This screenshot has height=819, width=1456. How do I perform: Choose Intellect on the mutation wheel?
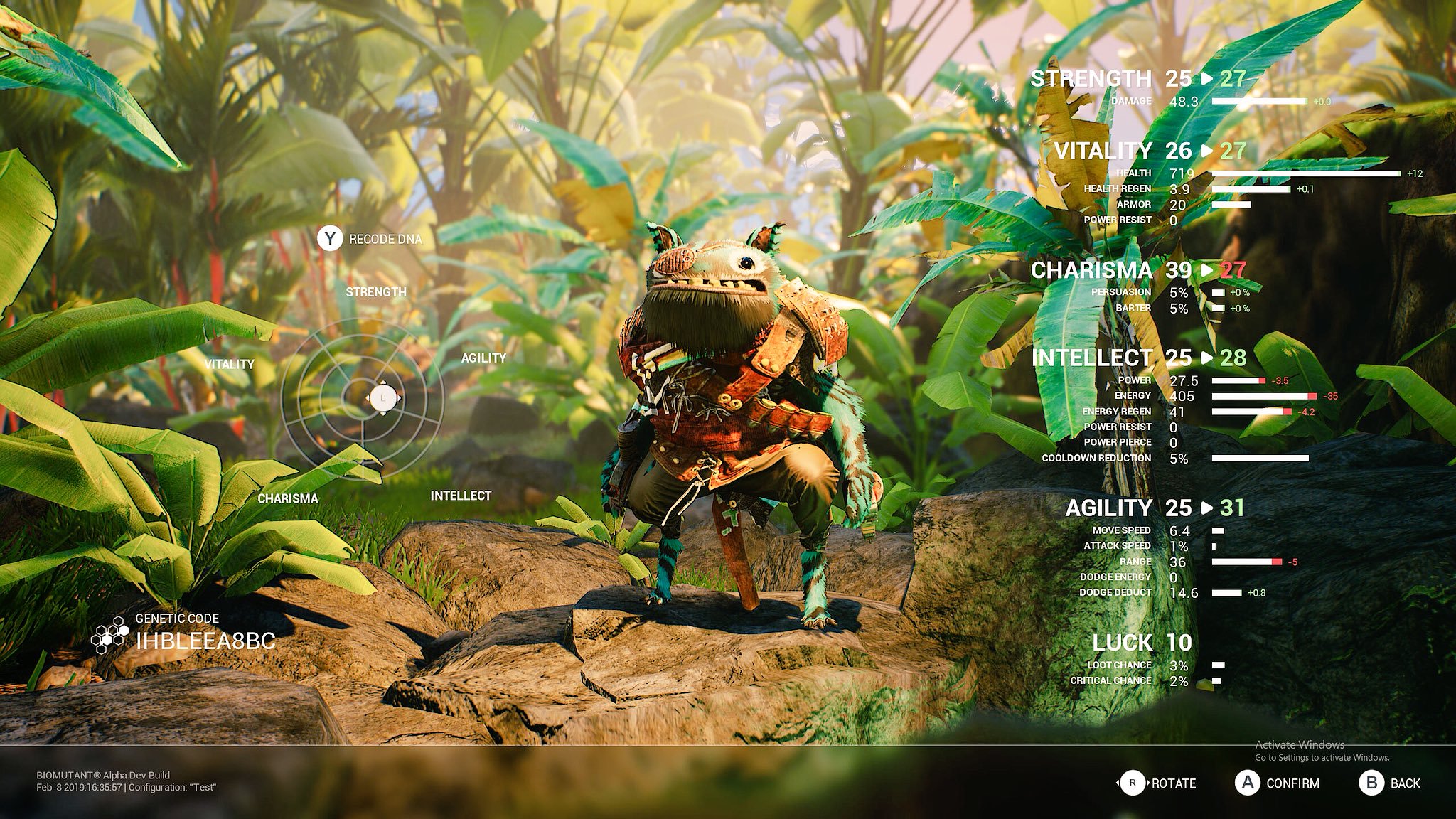click(461, 496)
